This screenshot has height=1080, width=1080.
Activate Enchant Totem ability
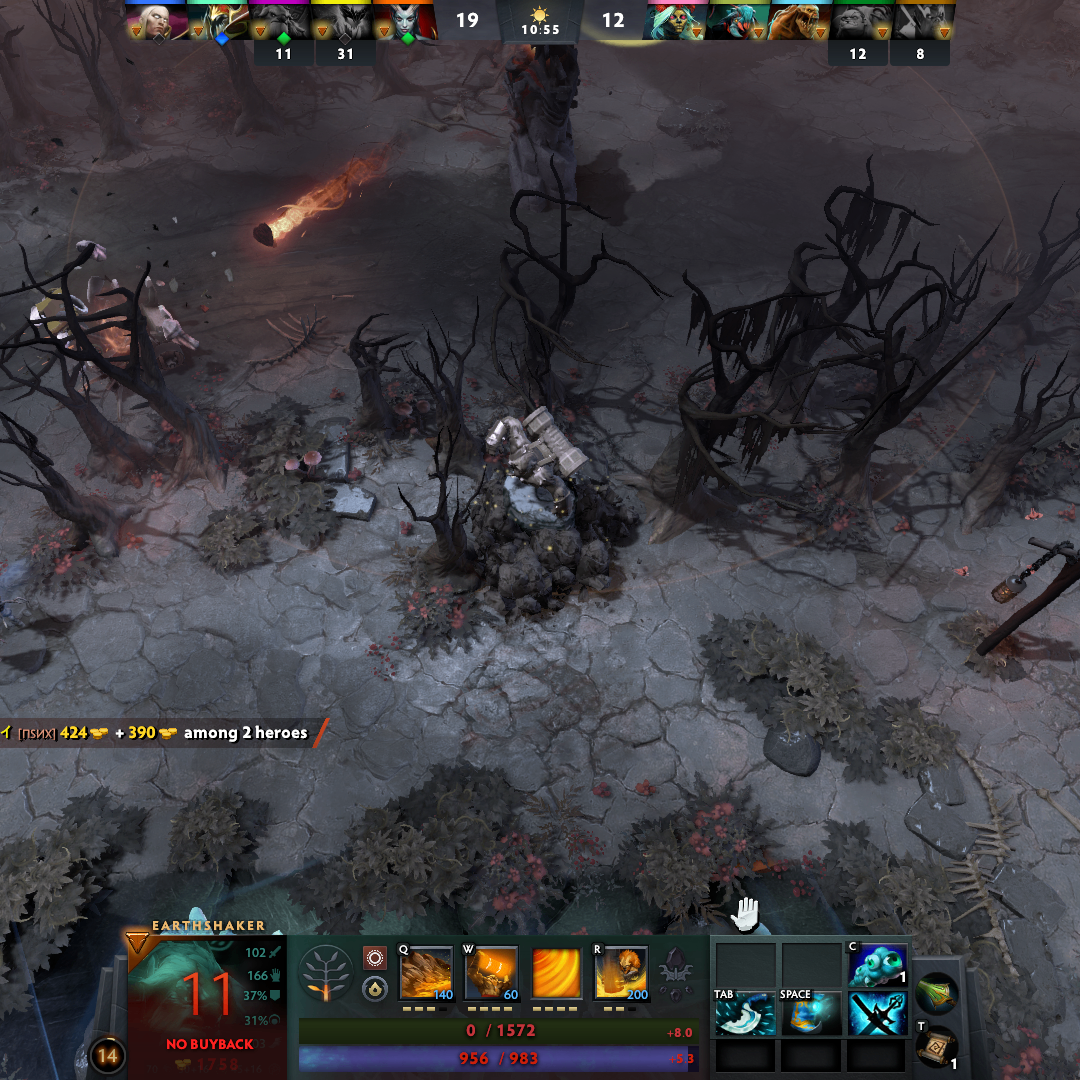492,973
